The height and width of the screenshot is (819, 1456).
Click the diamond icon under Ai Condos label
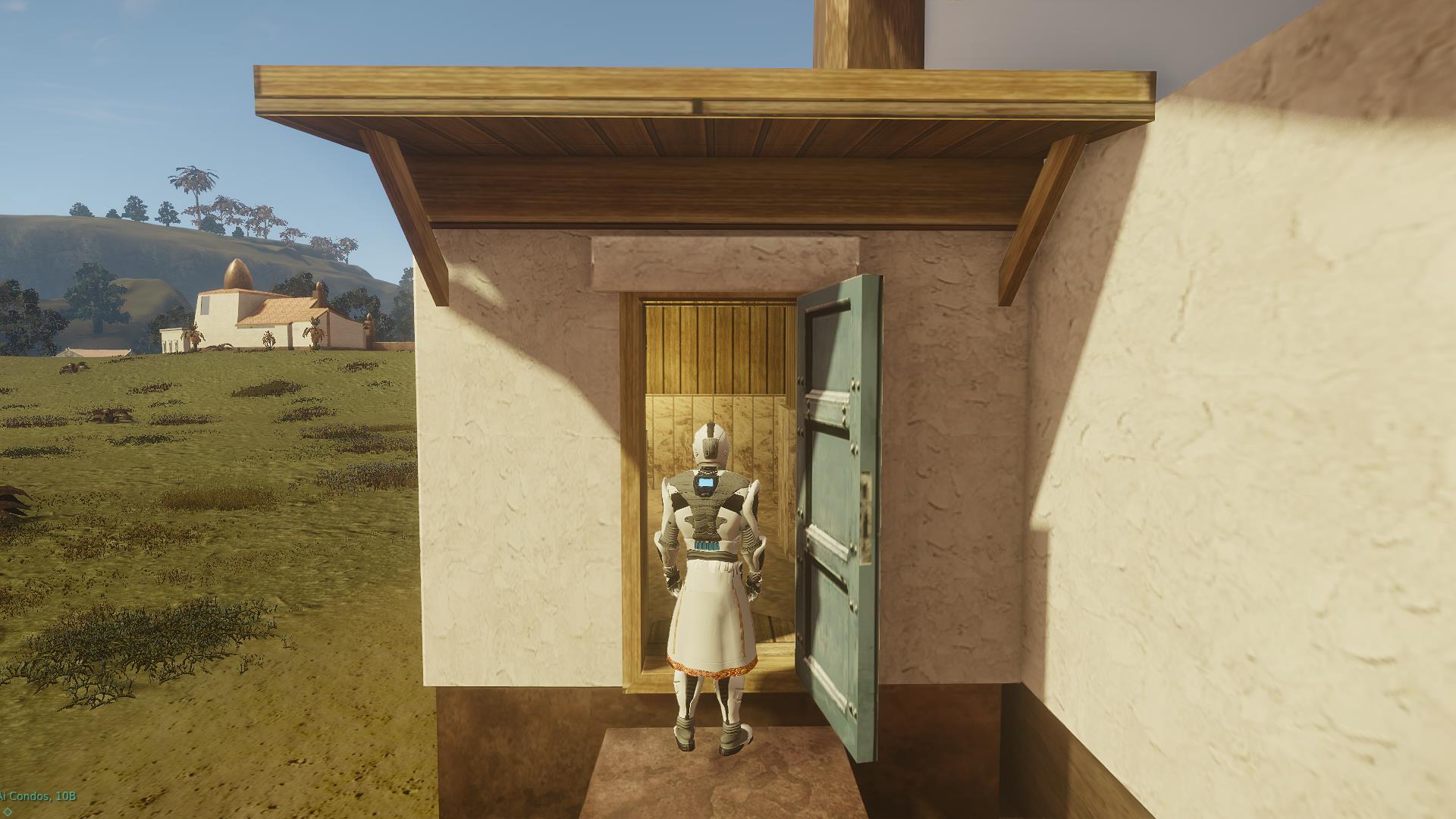tap(8, 811)
